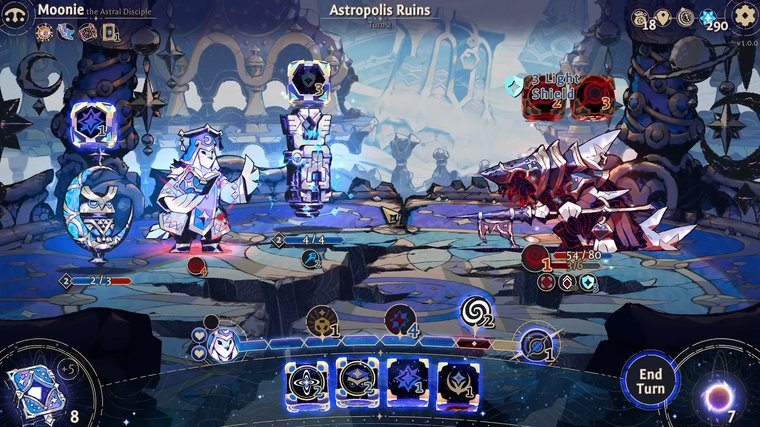The height and width of the screenshot is (427, 760).
Task: Click the gold coin pouch icon
Action: (x=640, y=16)
